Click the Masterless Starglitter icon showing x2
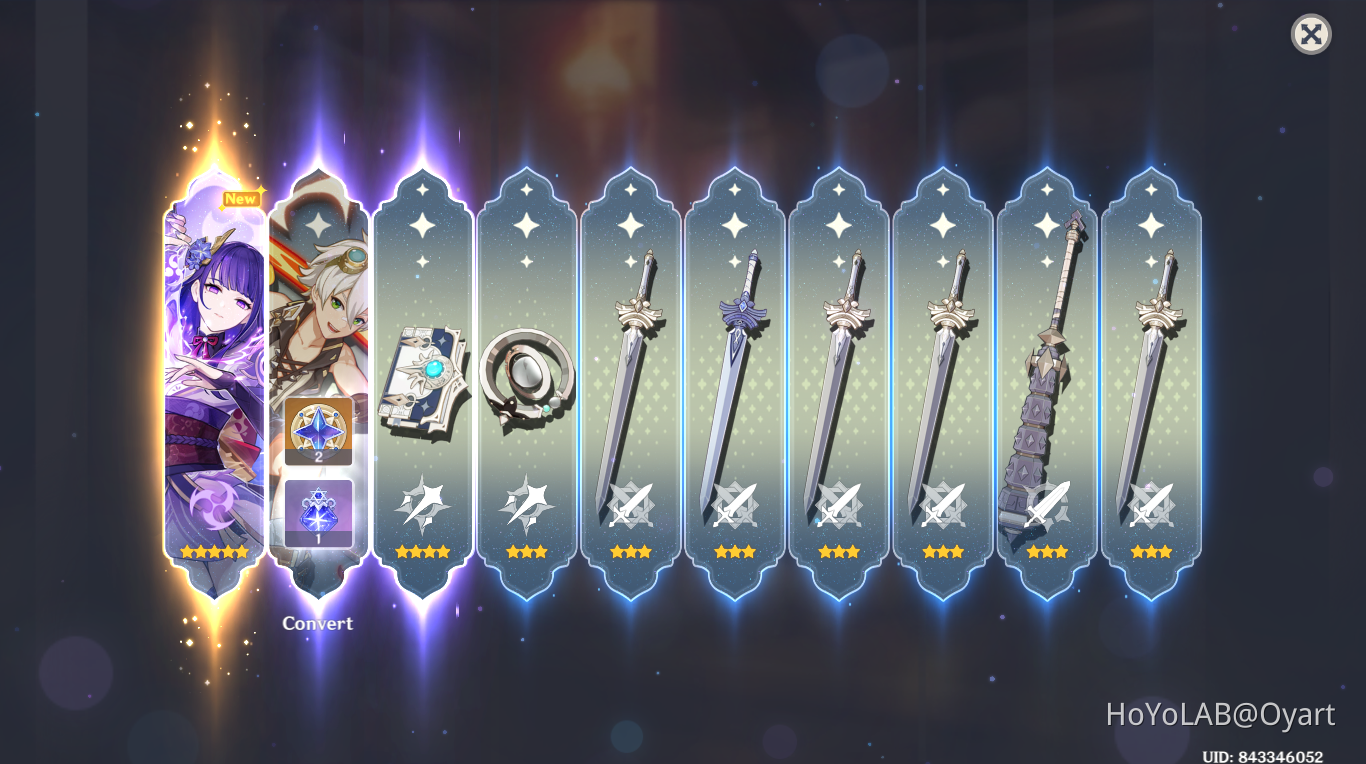 tap(318, 432)
